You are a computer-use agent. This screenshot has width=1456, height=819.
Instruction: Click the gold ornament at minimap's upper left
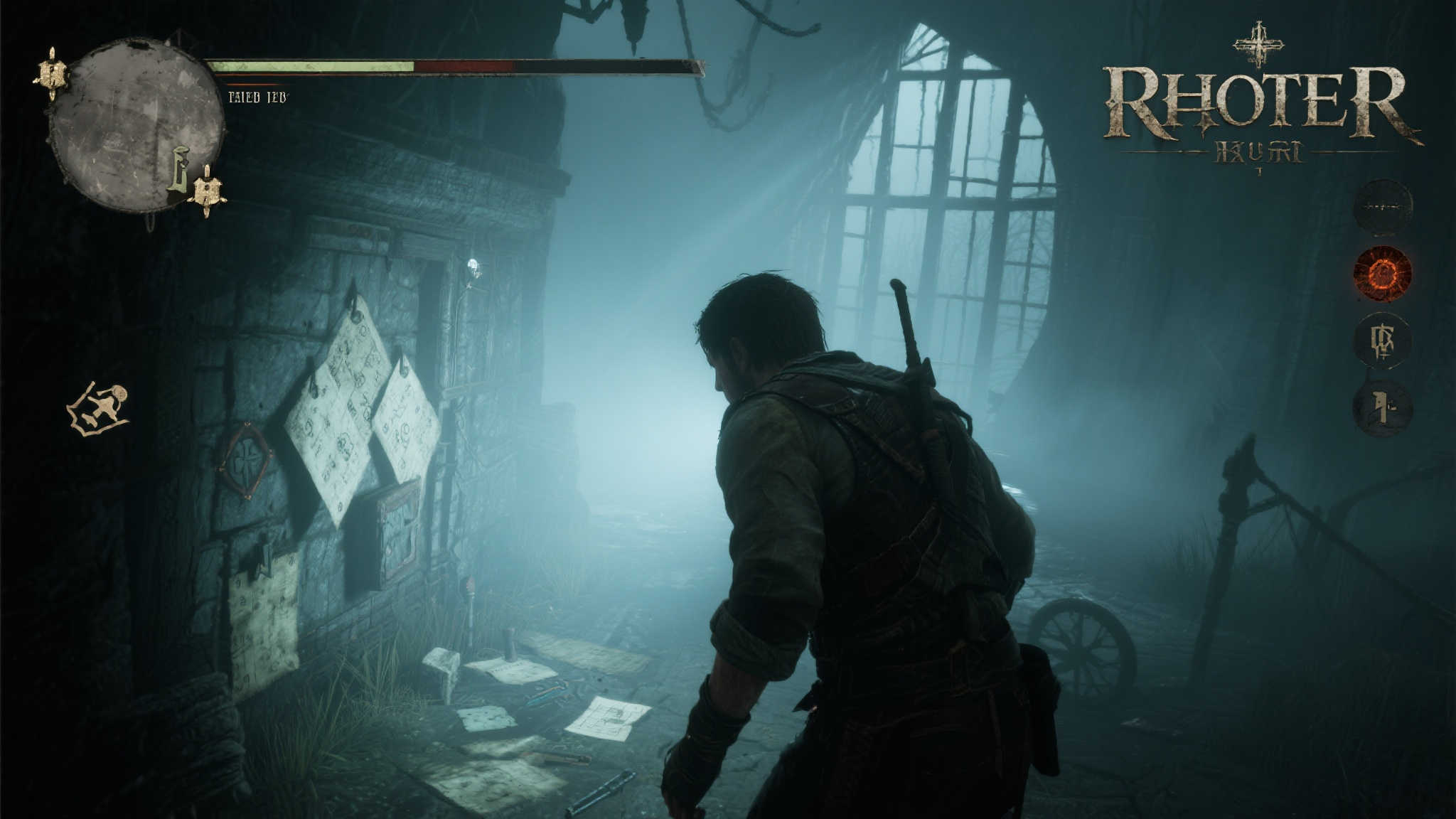(52, 74)
